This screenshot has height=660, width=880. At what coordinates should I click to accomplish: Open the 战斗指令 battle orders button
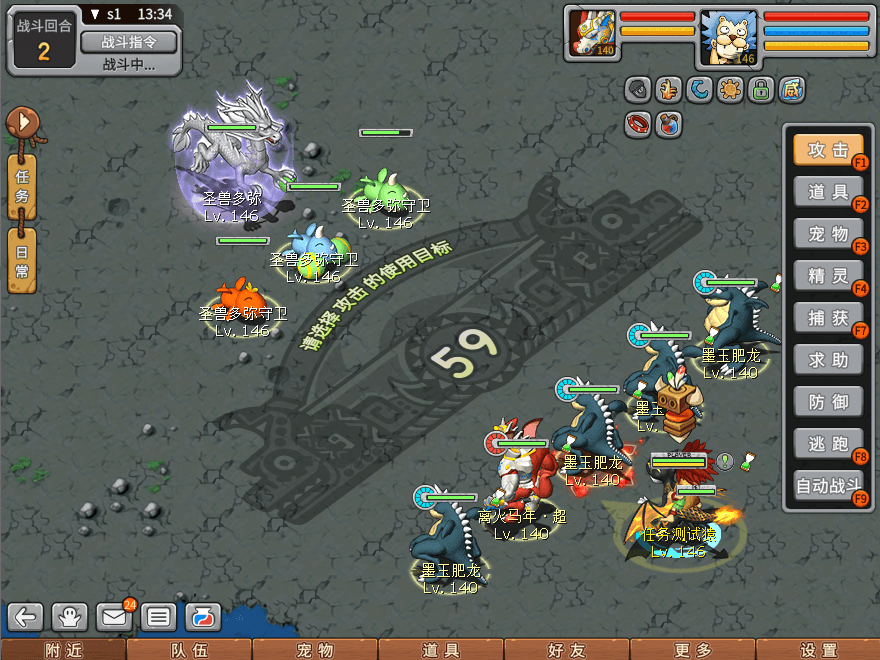[128, 42]
